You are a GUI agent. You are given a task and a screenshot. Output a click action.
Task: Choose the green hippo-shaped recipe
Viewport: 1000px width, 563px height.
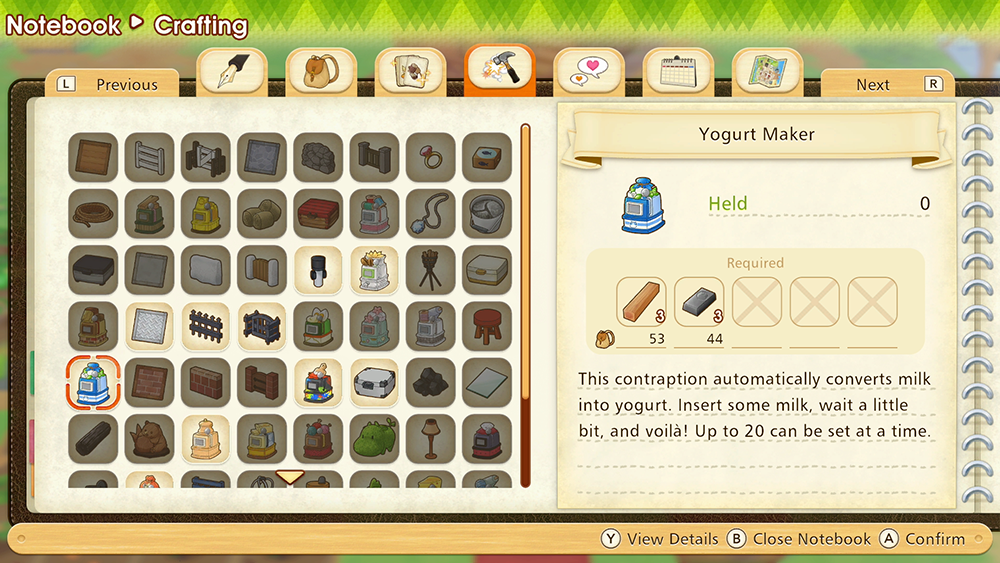tap(374, 438)
